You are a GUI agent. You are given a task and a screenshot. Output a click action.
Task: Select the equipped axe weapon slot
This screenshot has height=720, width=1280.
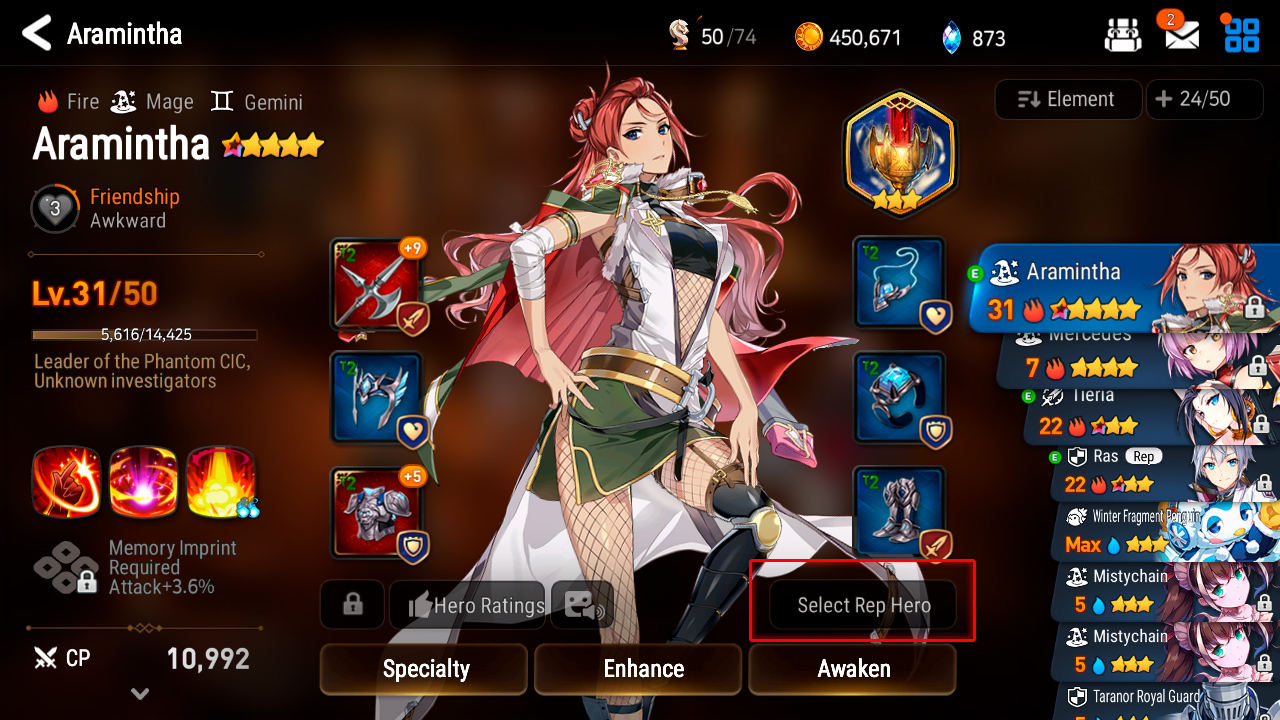[375, 284]
